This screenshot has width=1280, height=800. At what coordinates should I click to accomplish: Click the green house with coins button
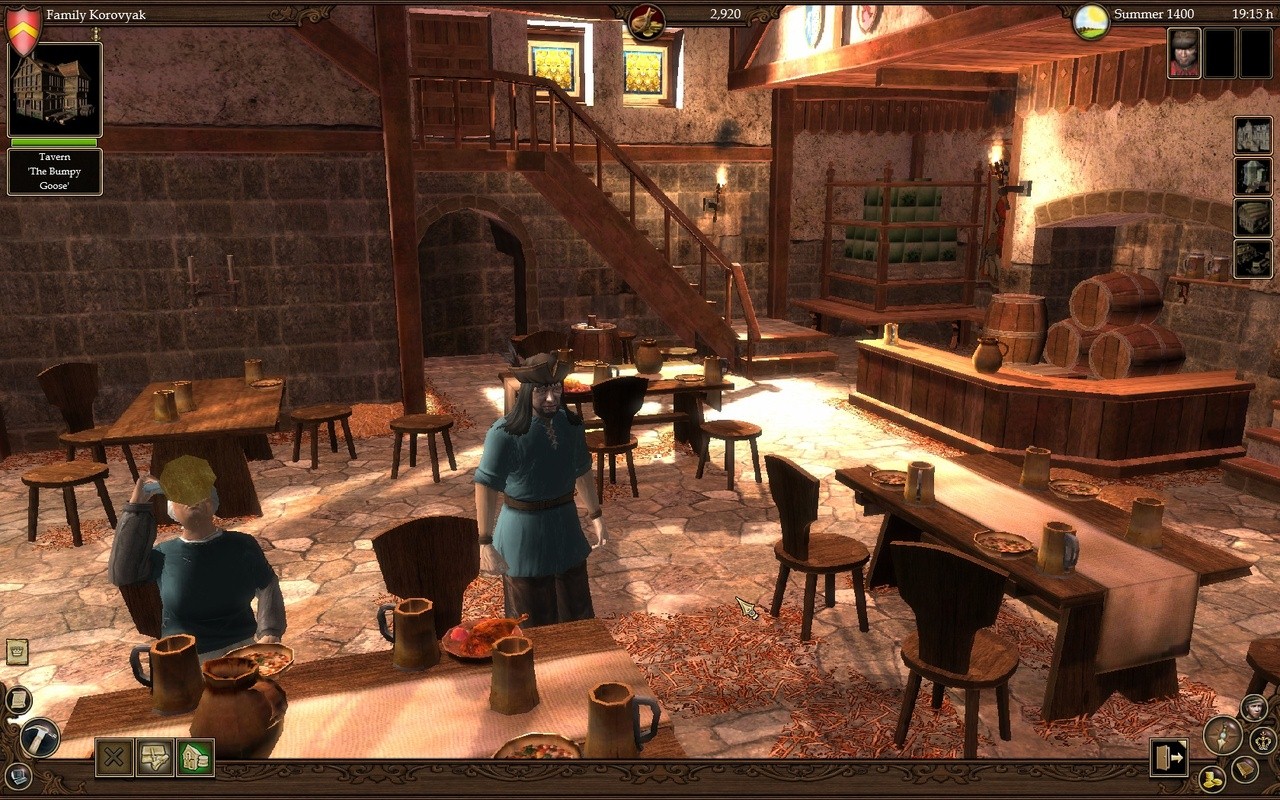[195, 757]
